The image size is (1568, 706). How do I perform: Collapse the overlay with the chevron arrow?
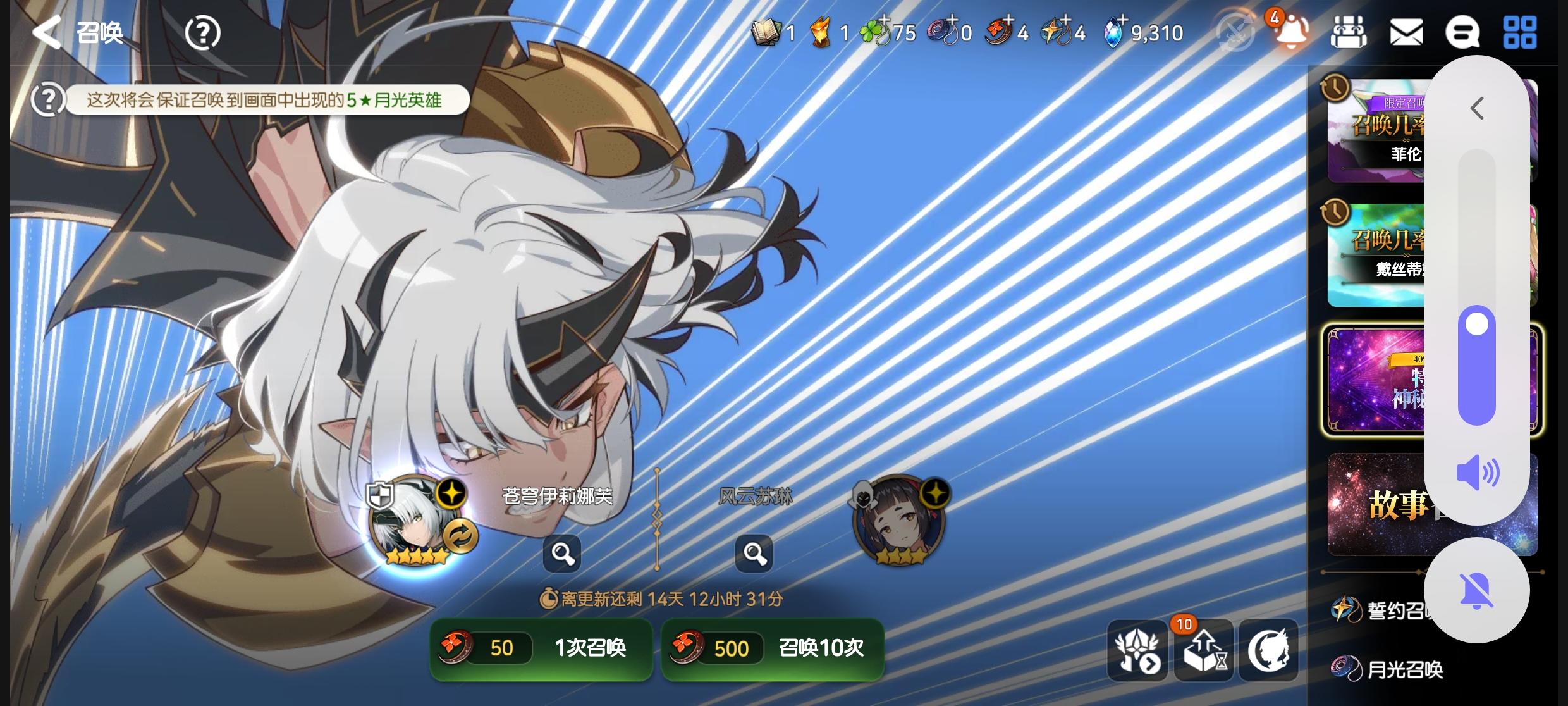(x=1476, y=108)
